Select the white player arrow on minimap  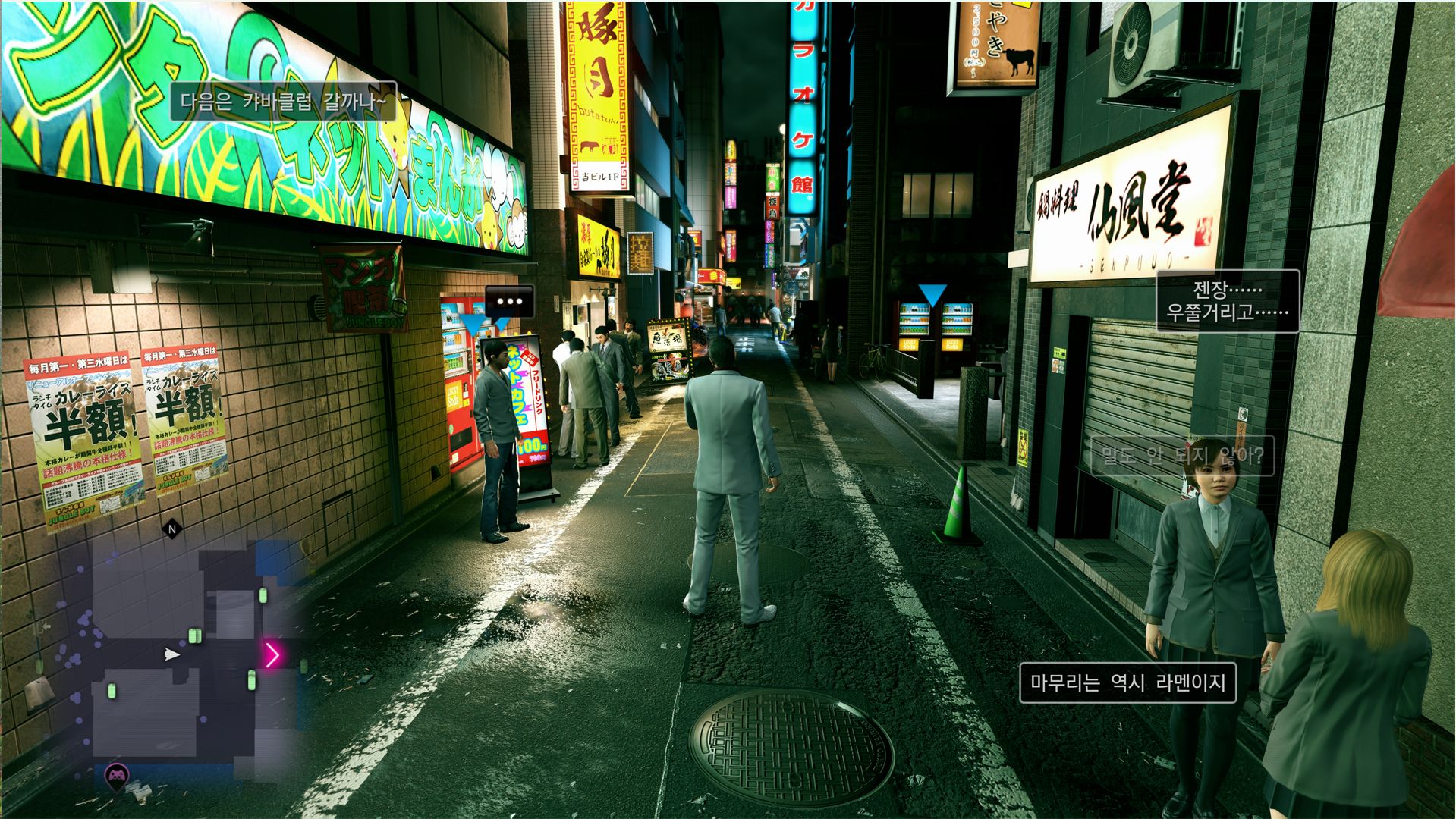click(x=172, y=654)
